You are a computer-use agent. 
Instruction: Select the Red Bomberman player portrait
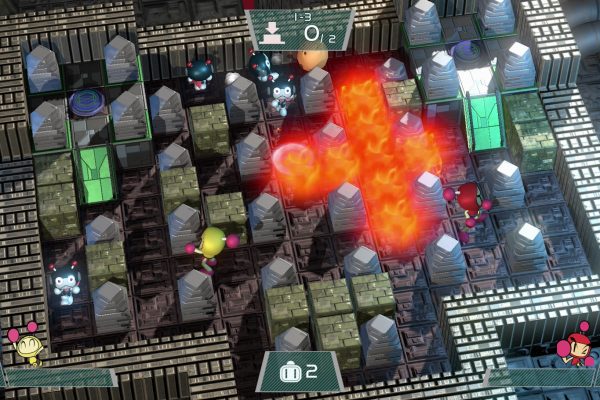[579, 340]
